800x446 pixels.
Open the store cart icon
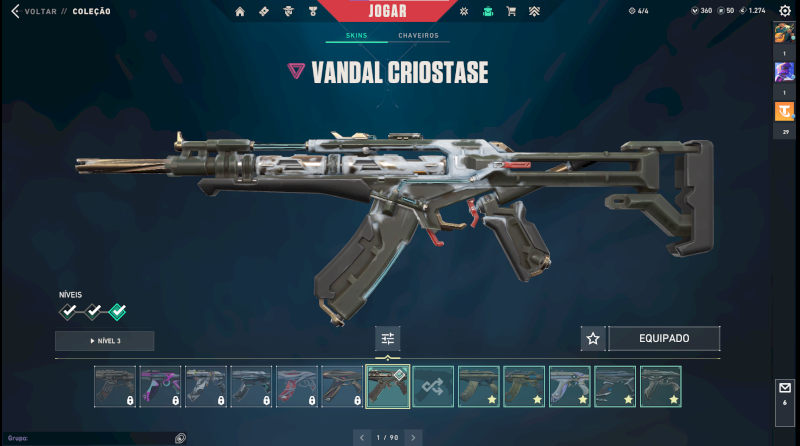(x=511, y=11)
